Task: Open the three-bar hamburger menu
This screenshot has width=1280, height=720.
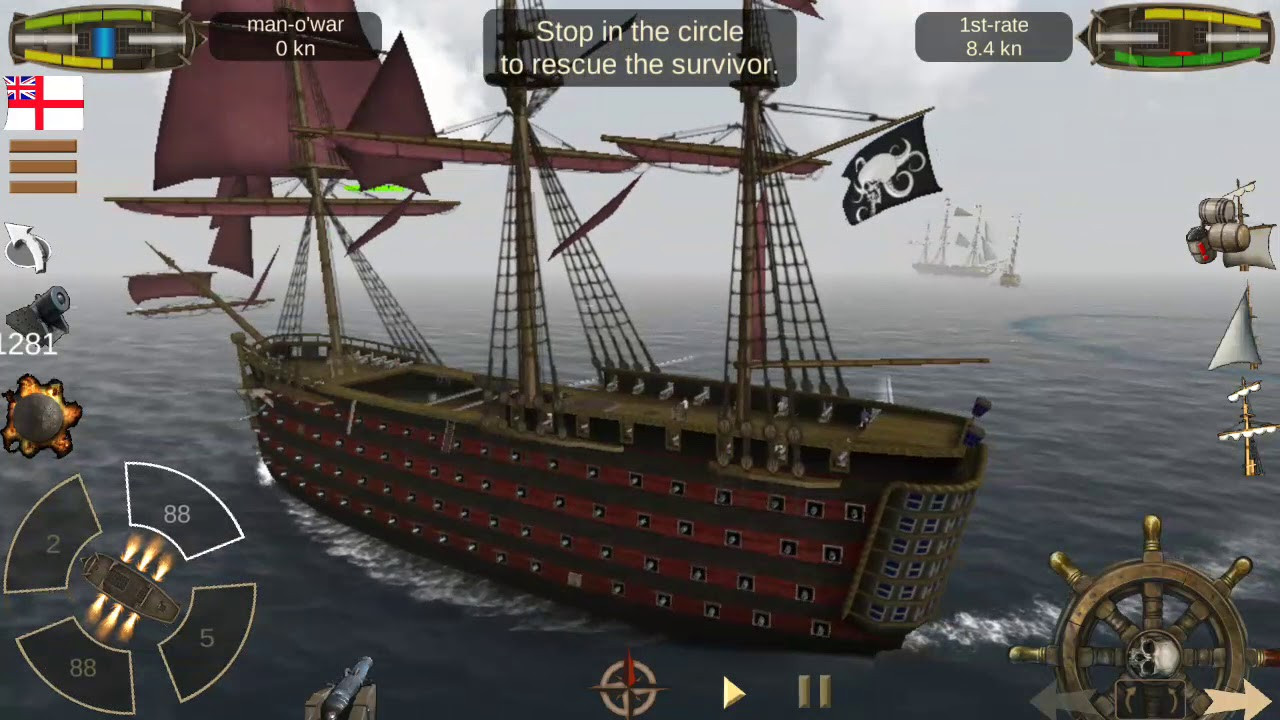Action: coord(43,167)
